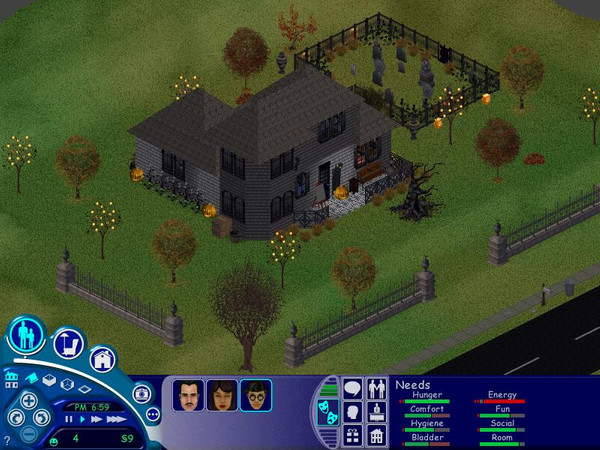Screen dimensions: 600x450
Task: Open Buy mode with the chair icon
Action: 68,344
